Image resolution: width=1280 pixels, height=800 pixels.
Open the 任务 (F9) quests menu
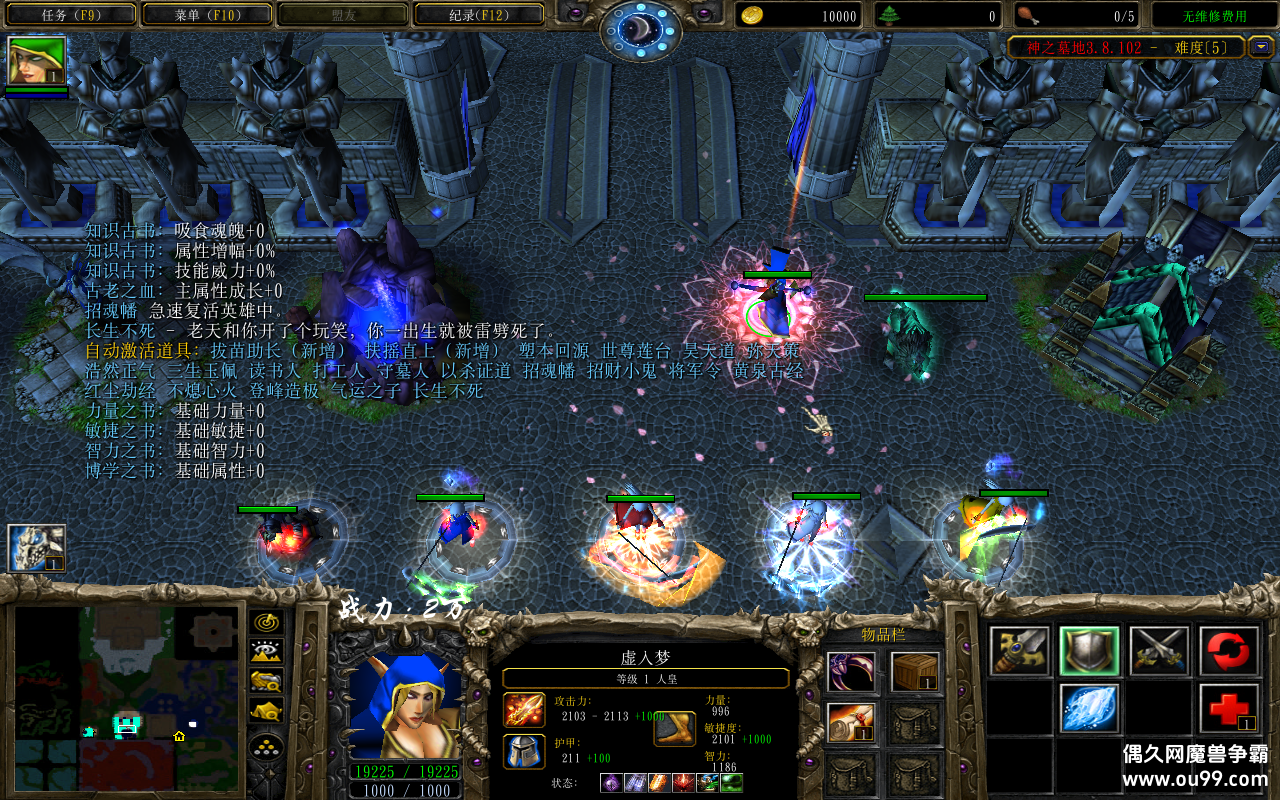pos(70,15)
